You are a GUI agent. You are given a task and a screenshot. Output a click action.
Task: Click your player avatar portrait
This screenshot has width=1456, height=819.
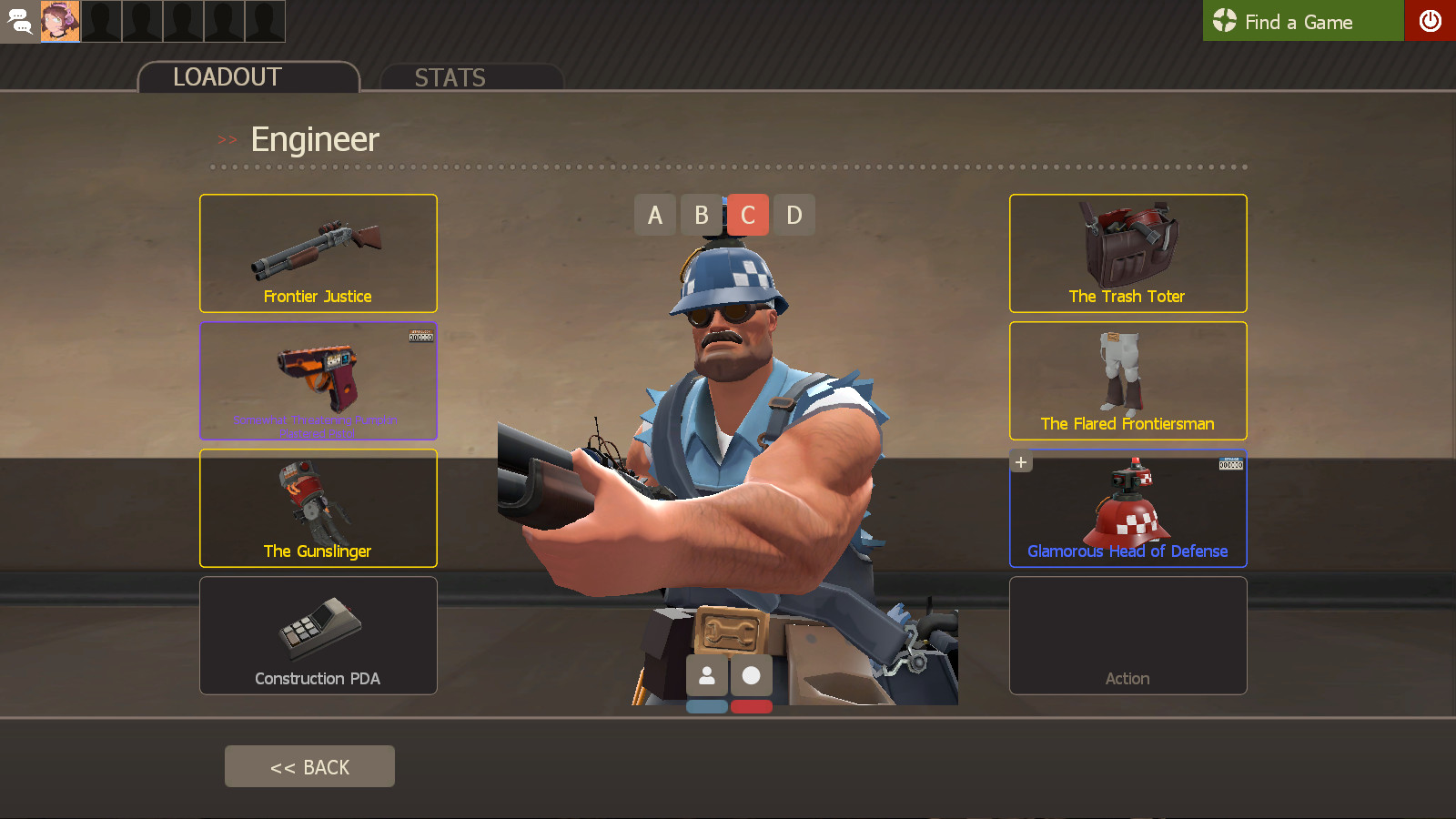pyautogui.click(x=61, y=20)
